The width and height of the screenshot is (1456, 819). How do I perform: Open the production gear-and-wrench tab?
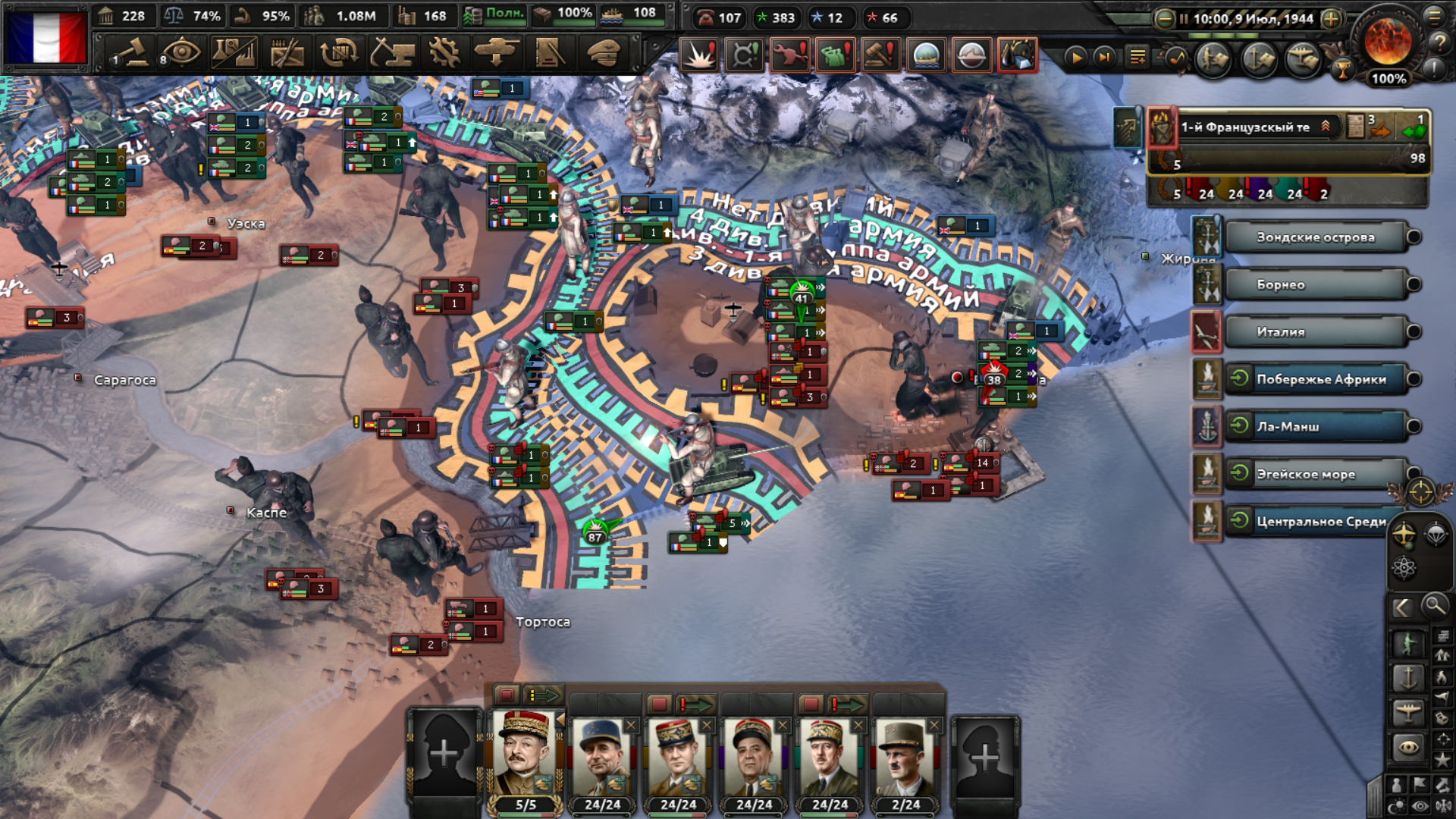(x=444, y=54)
